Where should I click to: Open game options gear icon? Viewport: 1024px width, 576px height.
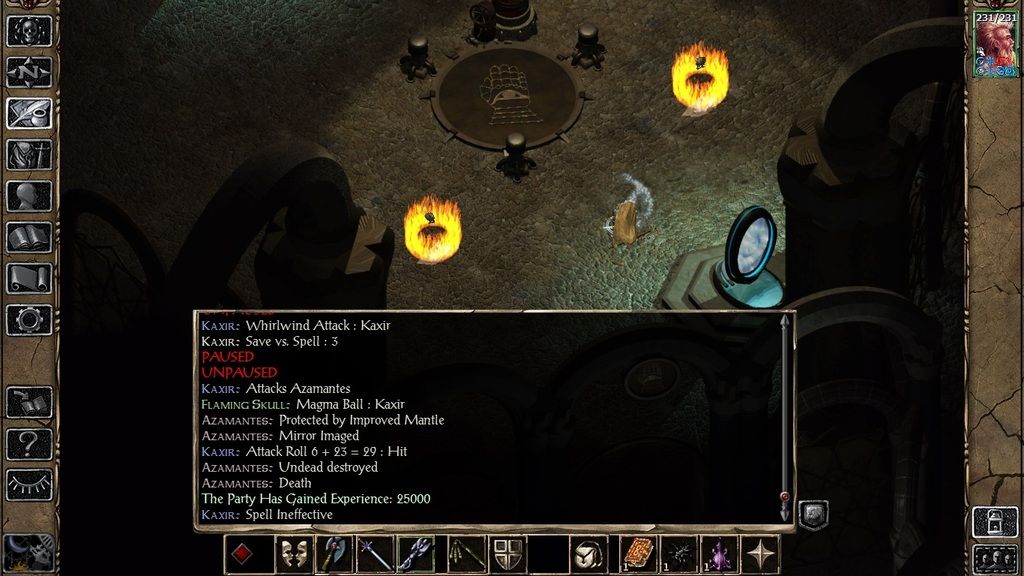pyautogui.click(x=29, y=320)
